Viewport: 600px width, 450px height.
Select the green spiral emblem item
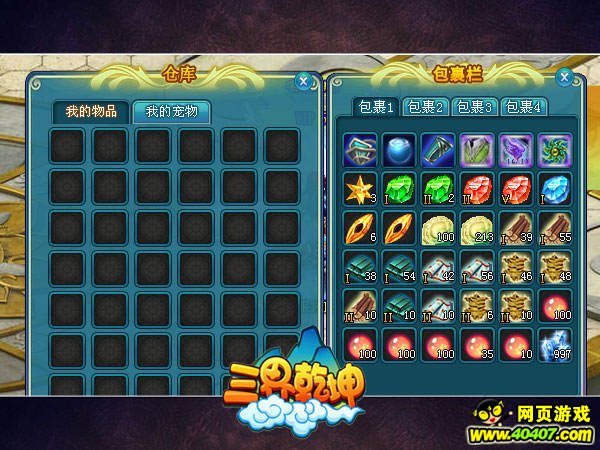553,149
